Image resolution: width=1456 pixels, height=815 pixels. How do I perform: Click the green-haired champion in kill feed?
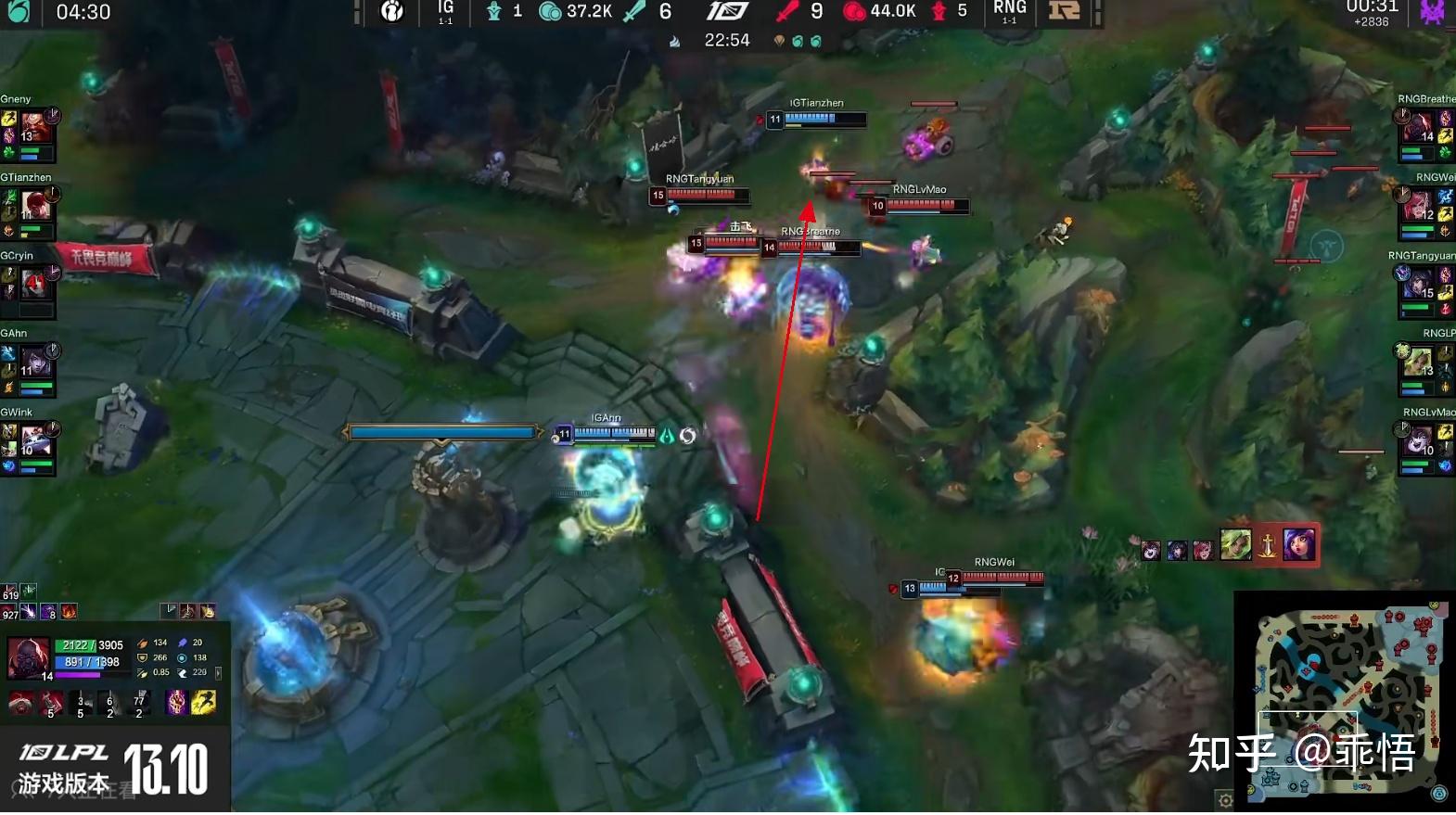[1235, 545]
